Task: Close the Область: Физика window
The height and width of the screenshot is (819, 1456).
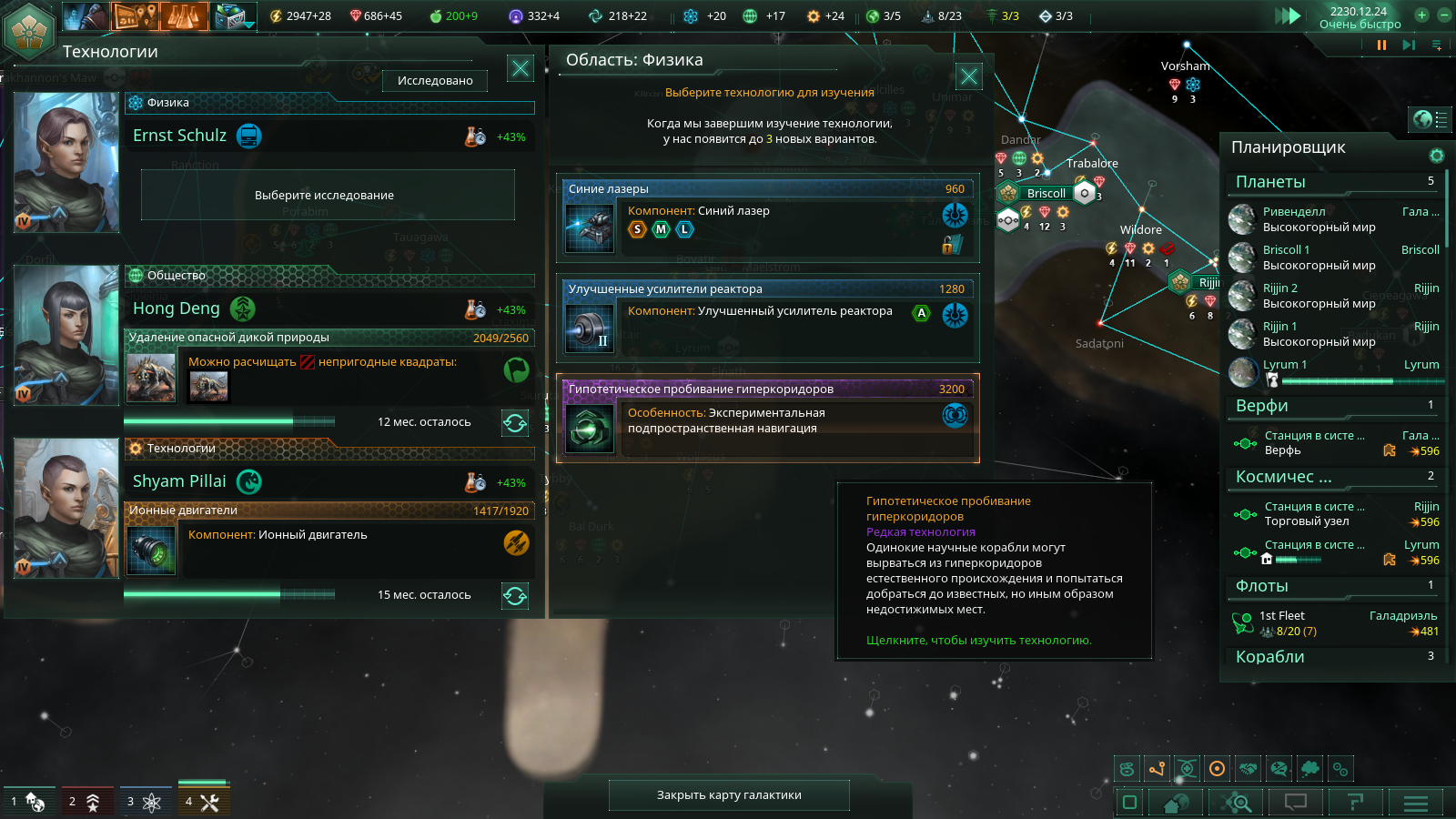Action: coord(969,76)
